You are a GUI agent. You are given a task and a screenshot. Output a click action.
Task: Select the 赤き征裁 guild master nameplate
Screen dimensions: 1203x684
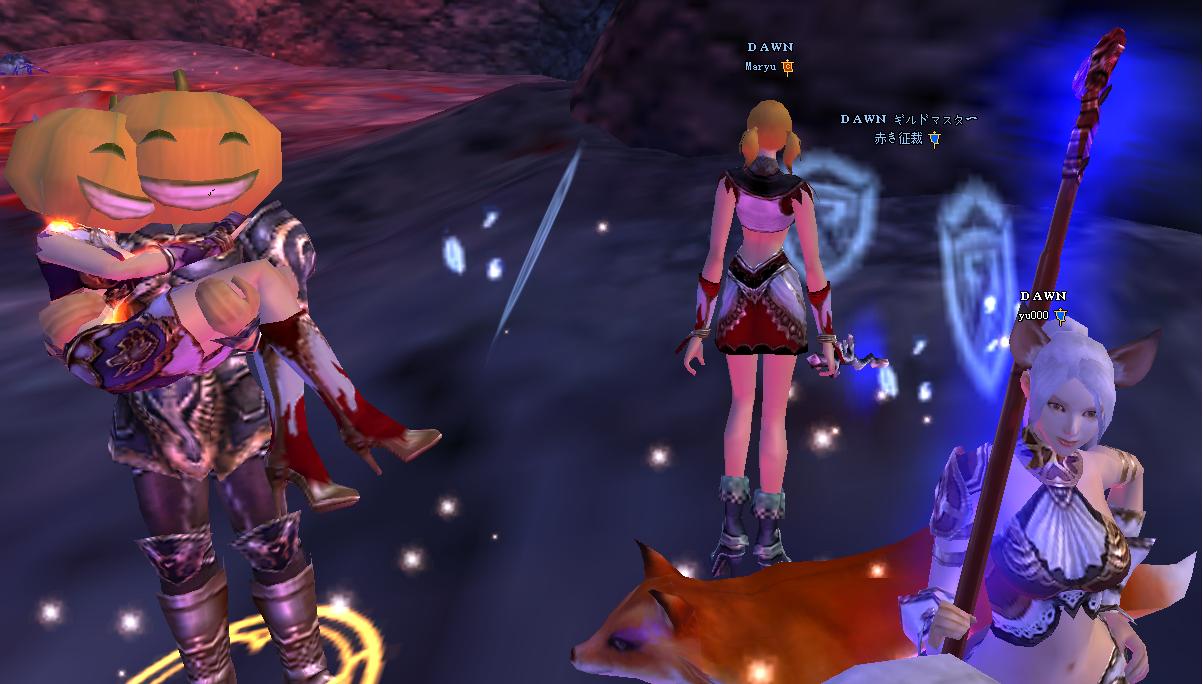point(901,139)
